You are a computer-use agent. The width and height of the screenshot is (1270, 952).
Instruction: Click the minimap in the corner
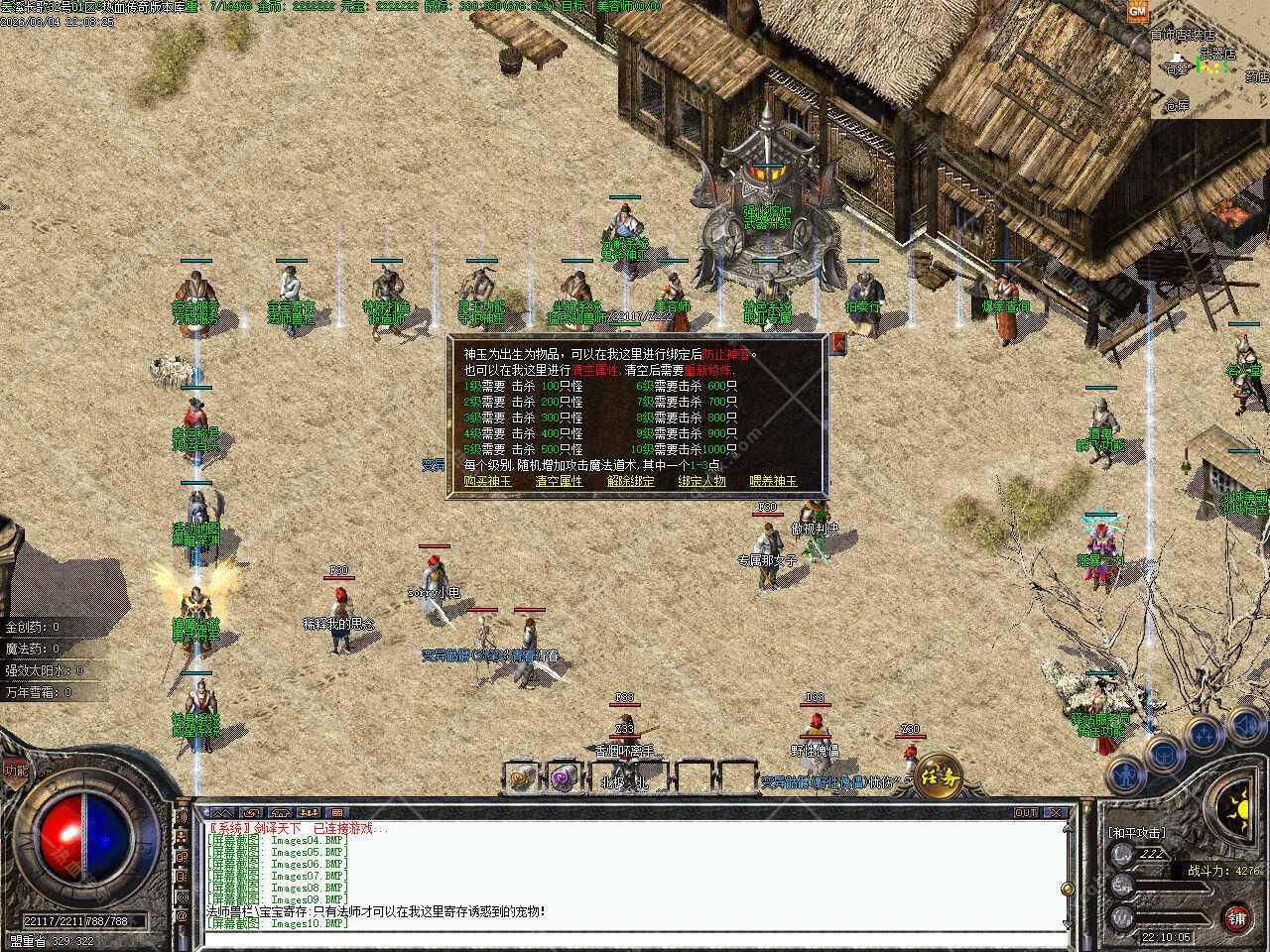1210,61
